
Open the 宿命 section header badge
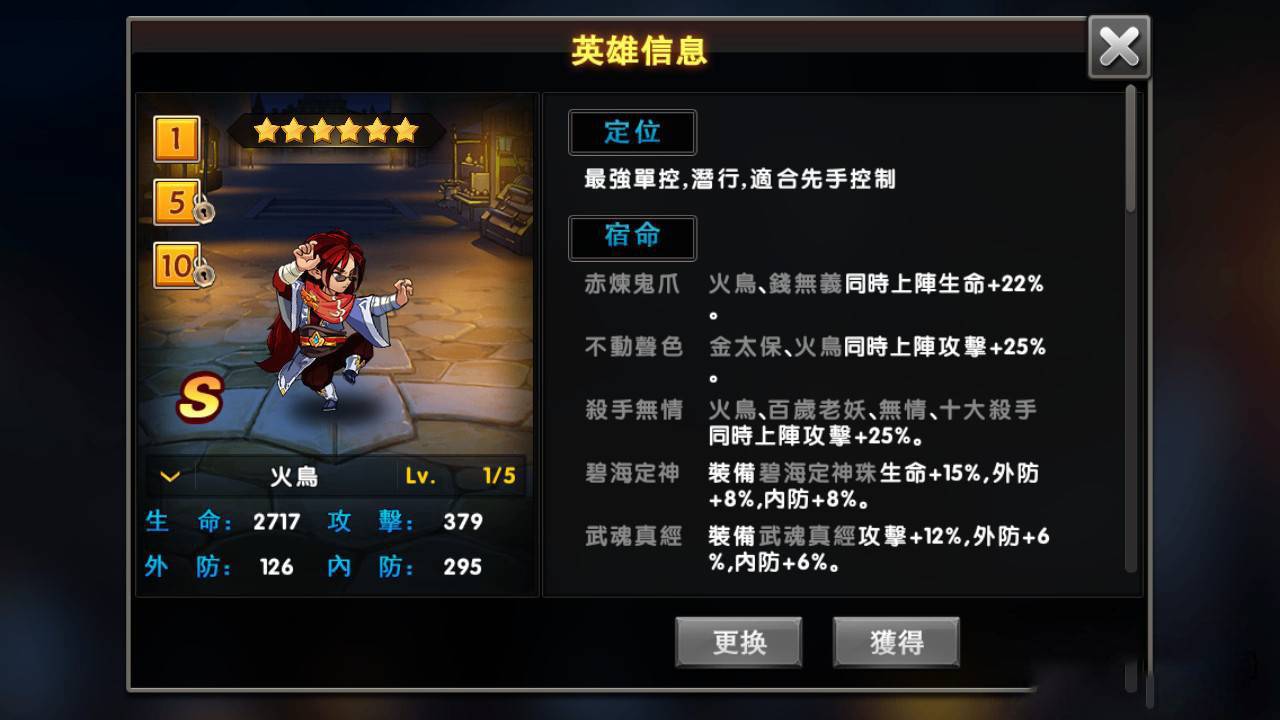click(x=633, y=238)
